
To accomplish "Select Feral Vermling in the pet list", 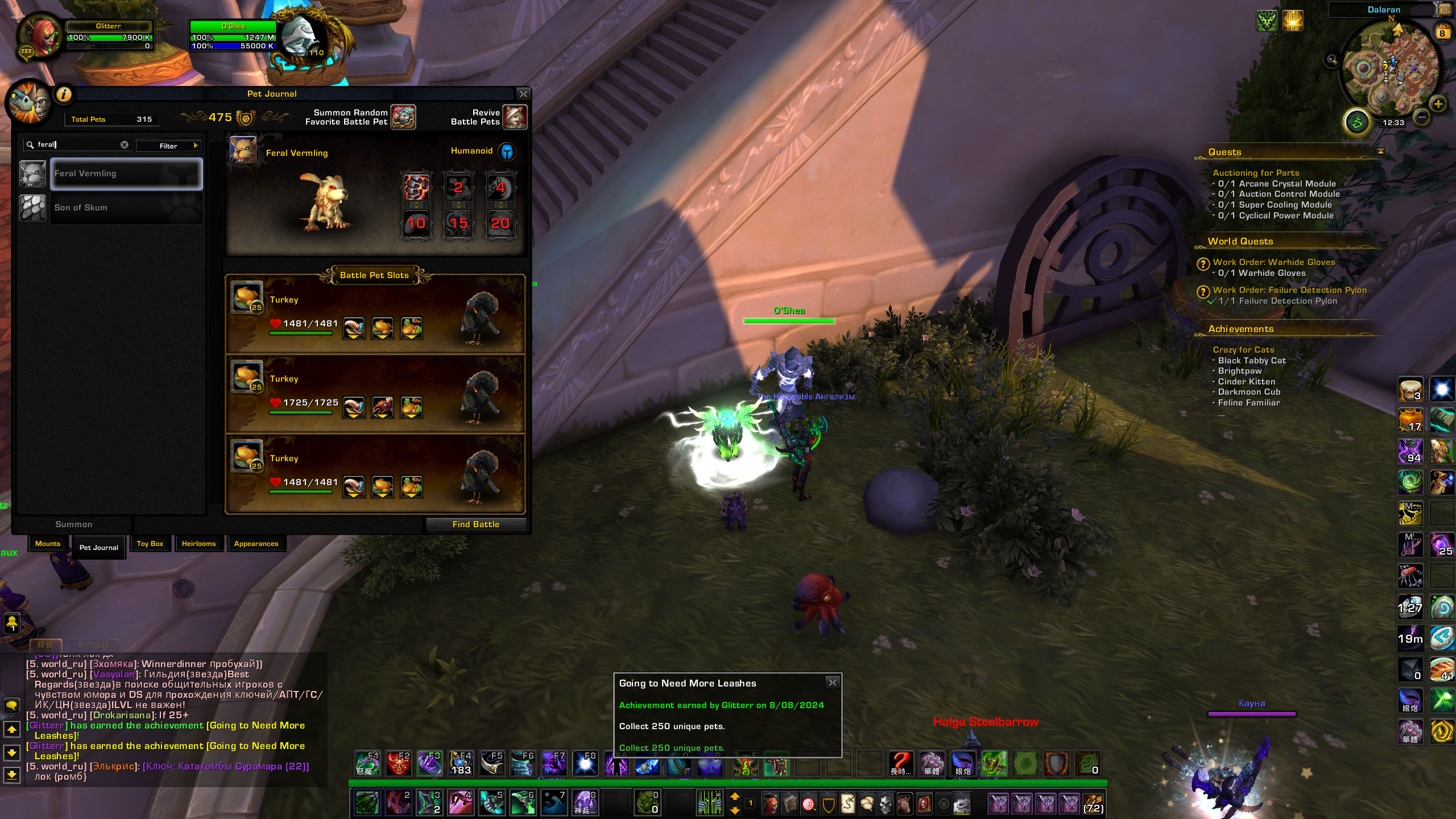I will pyautogui.click(x=126, y=173).
